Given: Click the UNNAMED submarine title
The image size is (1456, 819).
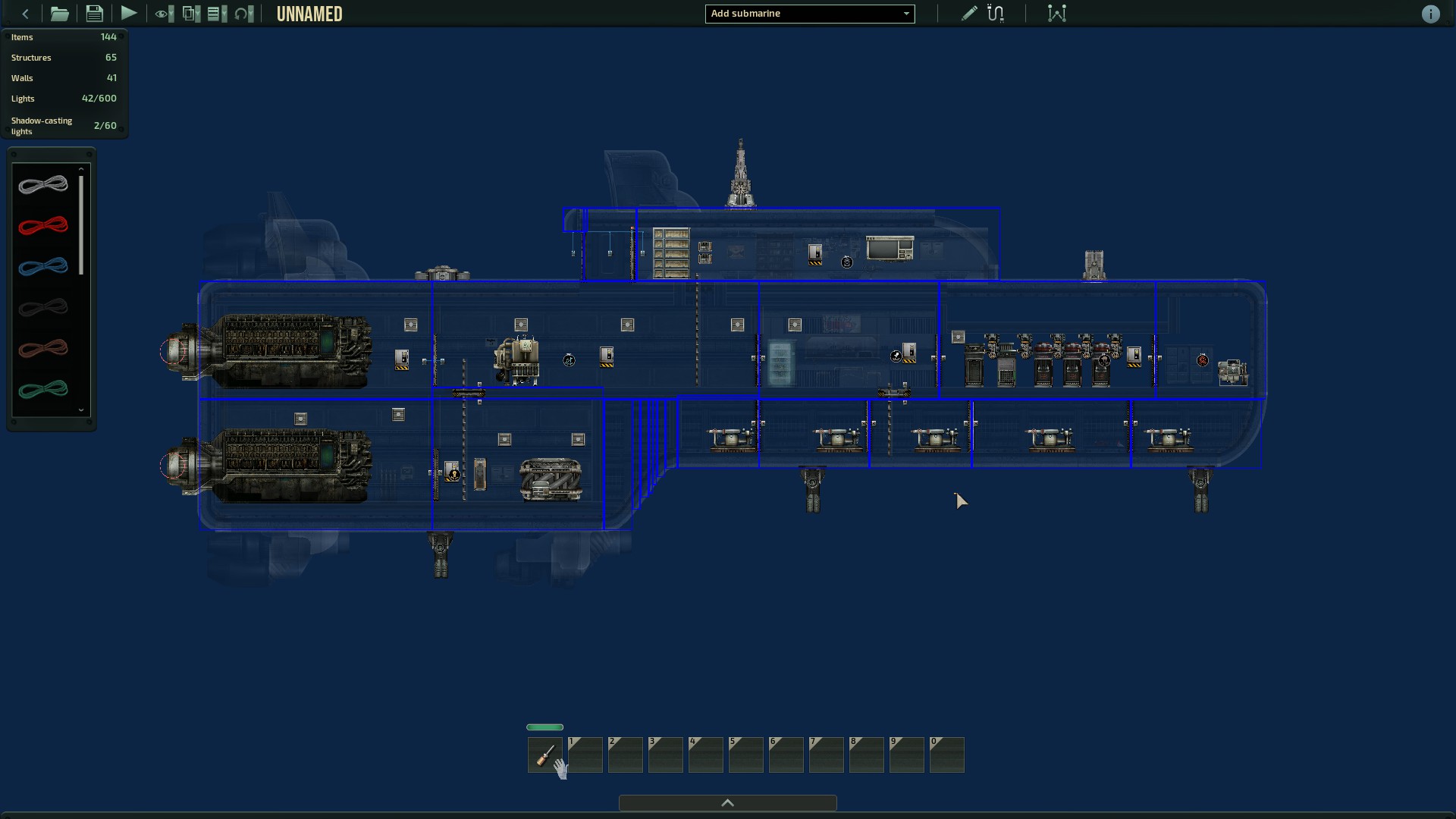Looking at the screenshot, I should pyautogui.click(x=309, y=13).
